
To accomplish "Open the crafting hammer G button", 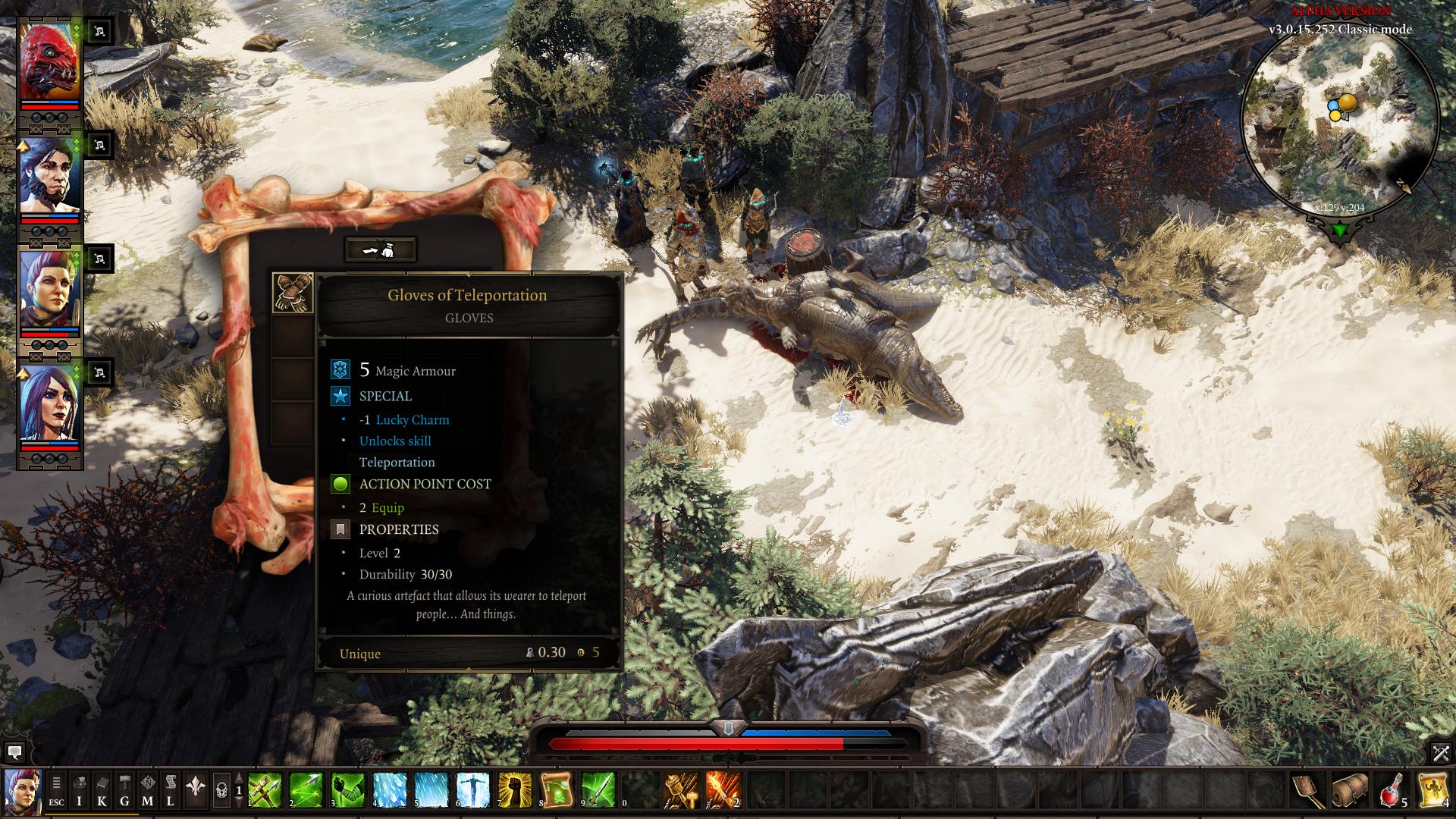I will click(x=125, y=790).
